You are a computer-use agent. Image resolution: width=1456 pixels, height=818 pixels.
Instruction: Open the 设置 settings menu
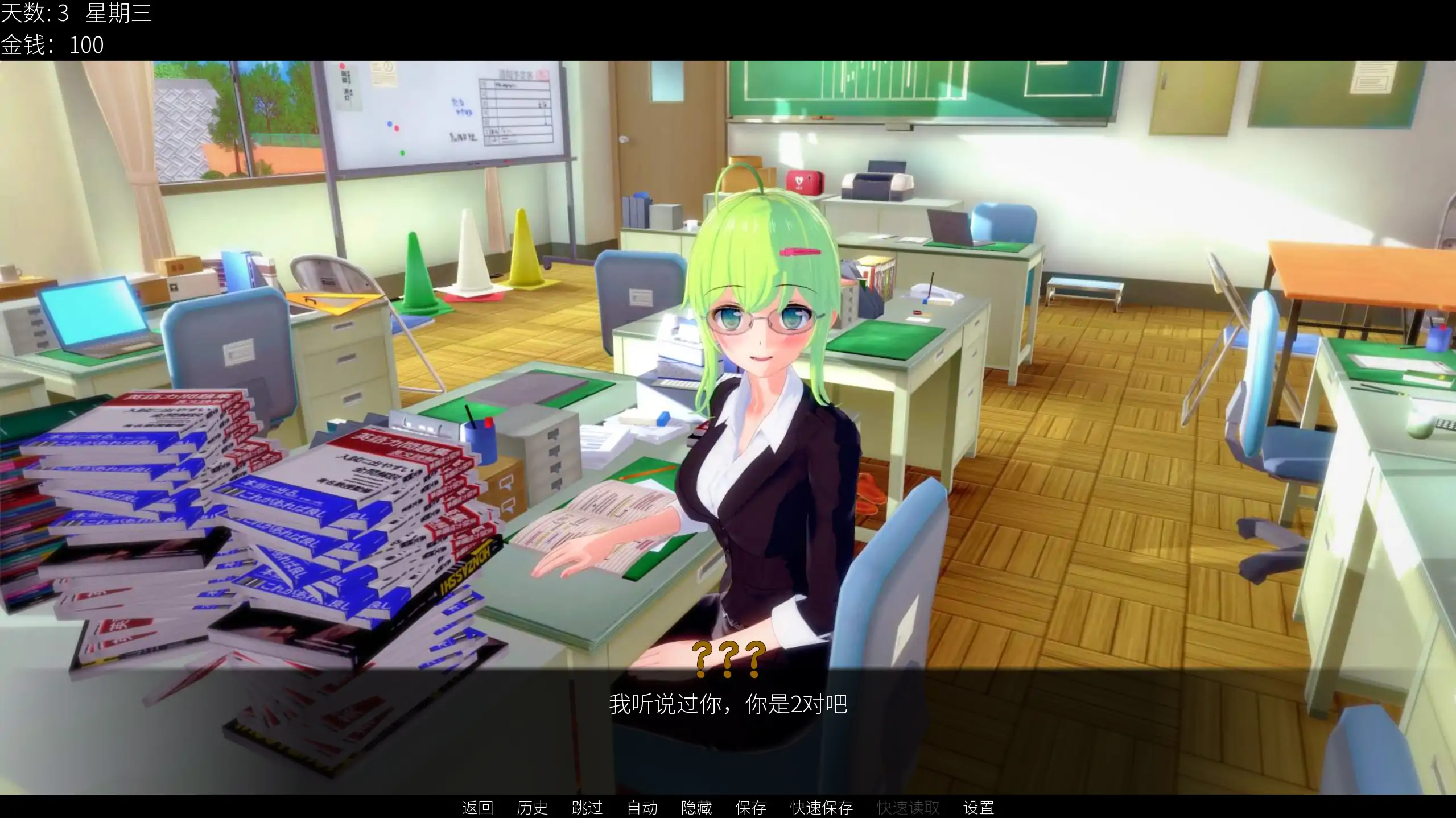coord(979,808)
